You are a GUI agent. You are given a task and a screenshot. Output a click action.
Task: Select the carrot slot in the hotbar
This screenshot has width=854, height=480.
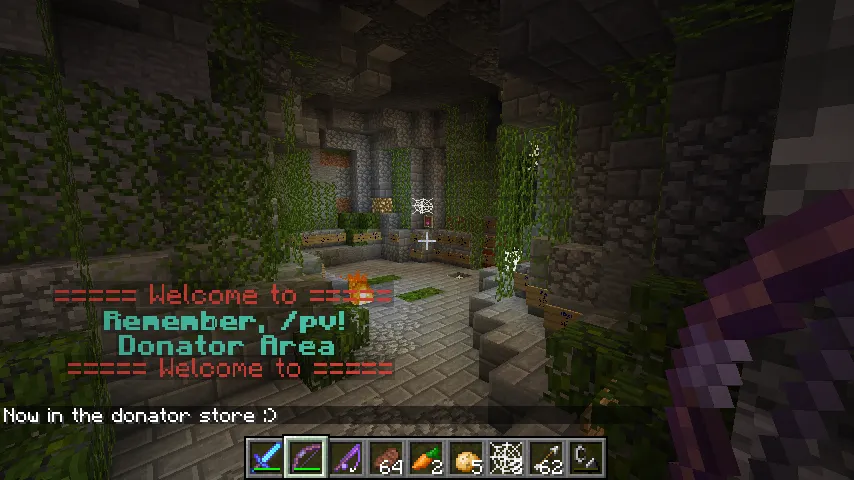(425, 458)
